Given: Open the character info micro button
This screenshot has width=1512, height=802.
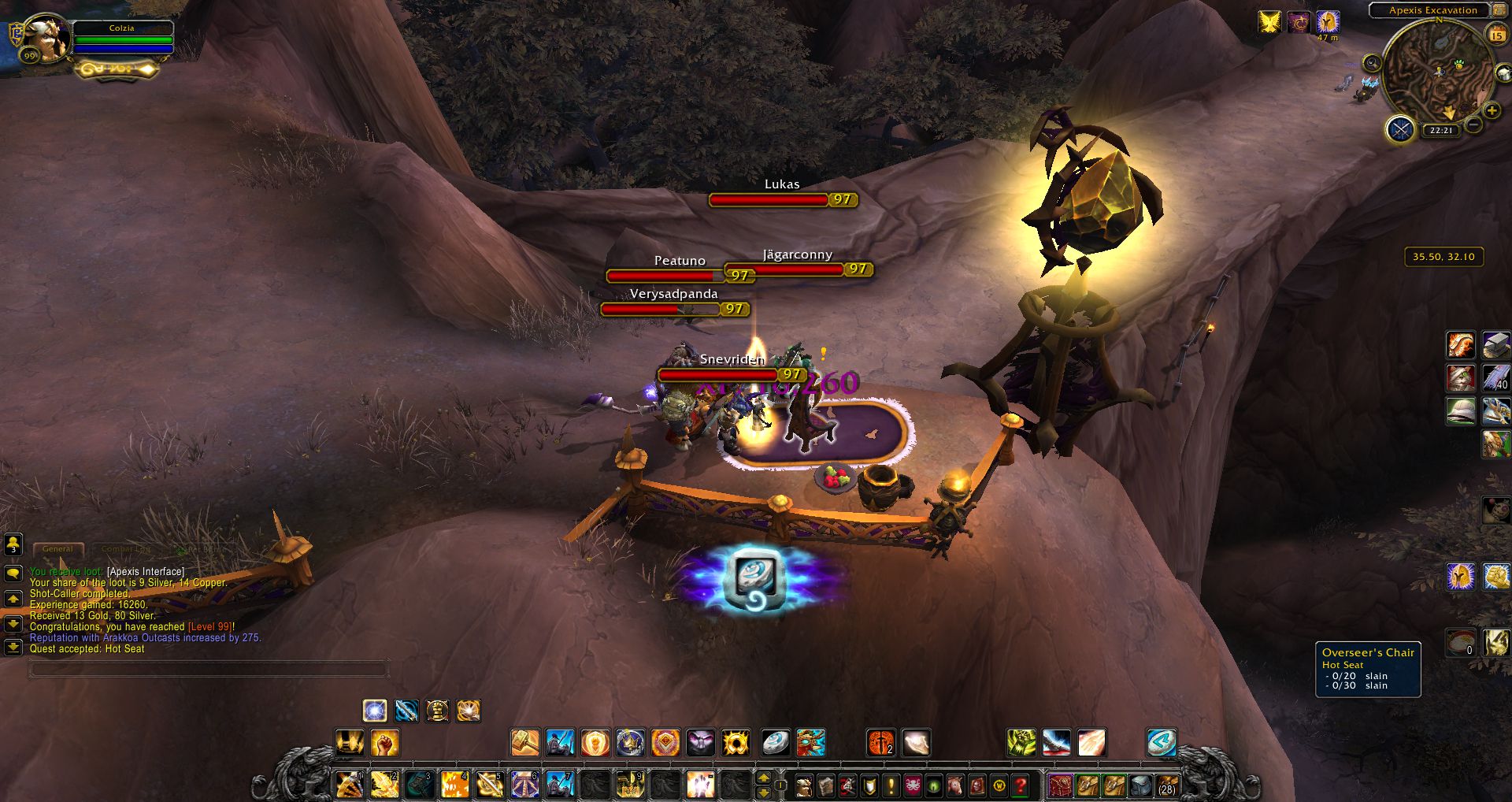Looking at the screenshot, I should coord(804,785).
